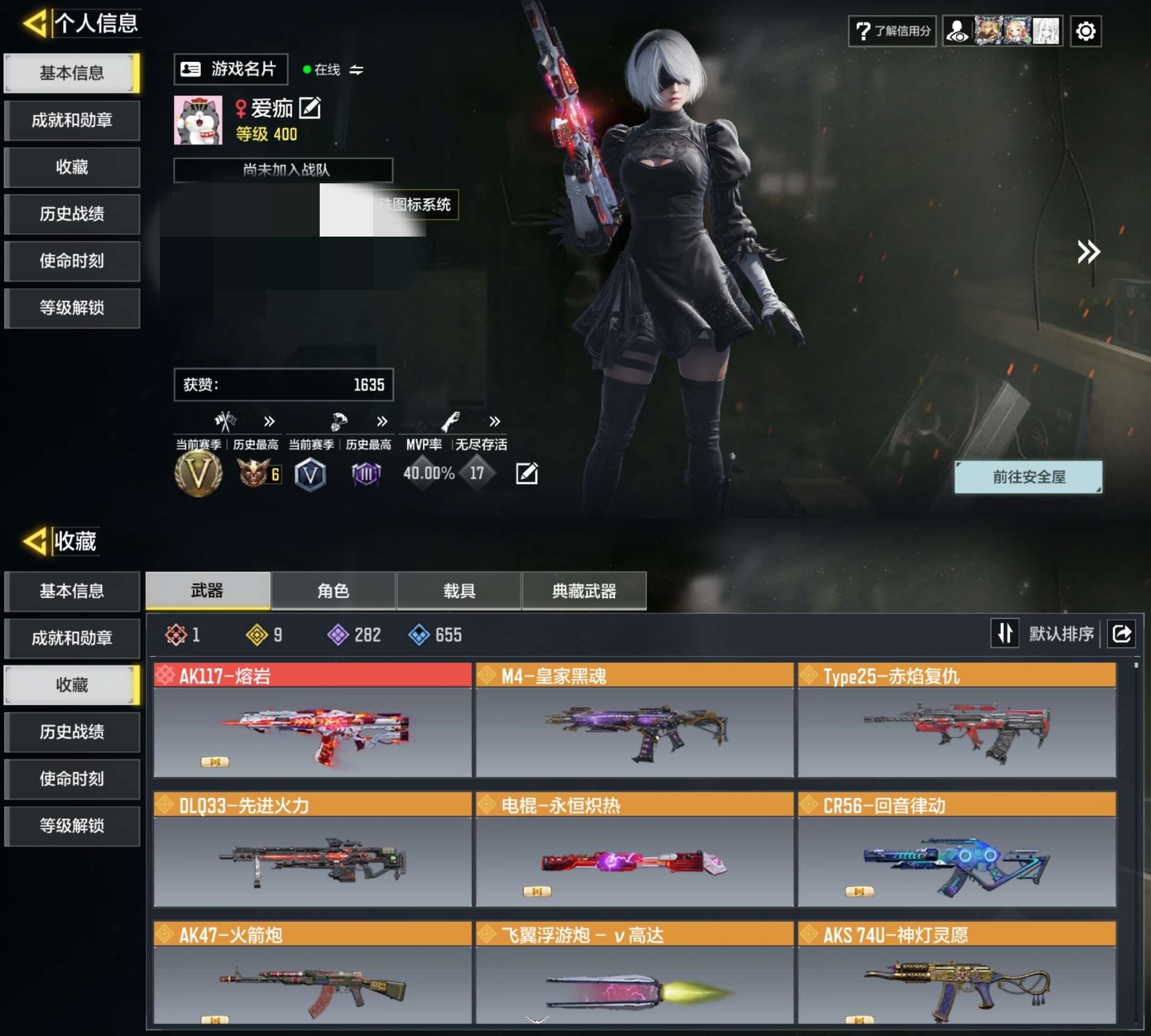Open the 电棍-永恒炽热 weapon card

635,849
